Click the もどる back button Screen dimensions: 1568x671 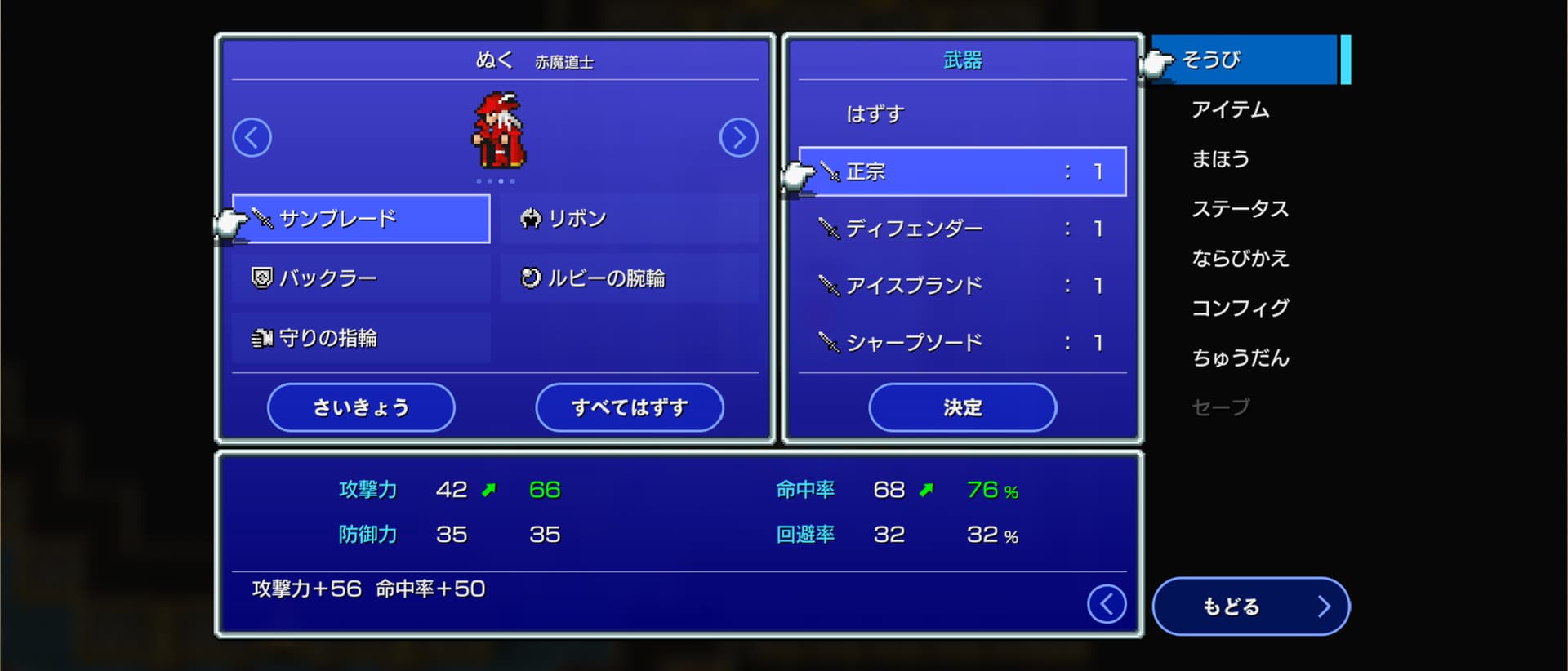(x=1250, y=607)
